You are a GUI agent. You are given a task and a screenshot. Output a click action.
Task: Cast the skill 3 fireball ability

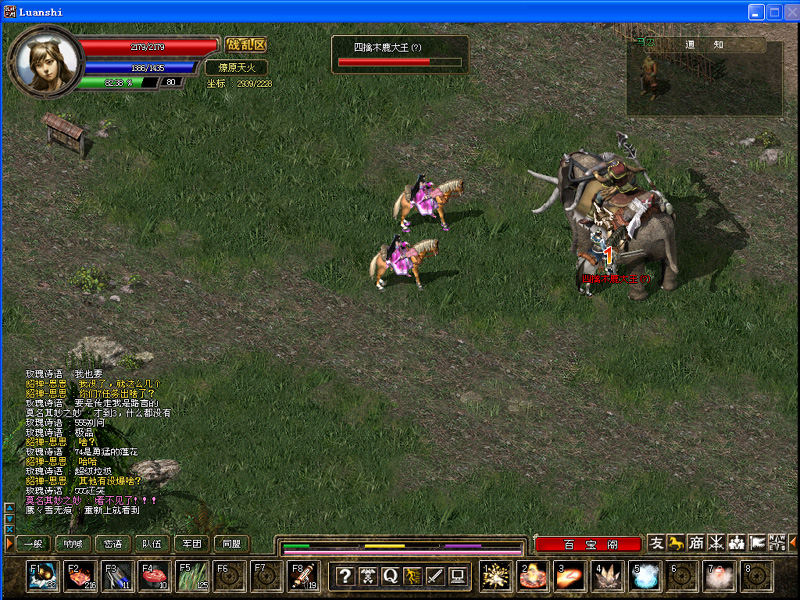570,576
